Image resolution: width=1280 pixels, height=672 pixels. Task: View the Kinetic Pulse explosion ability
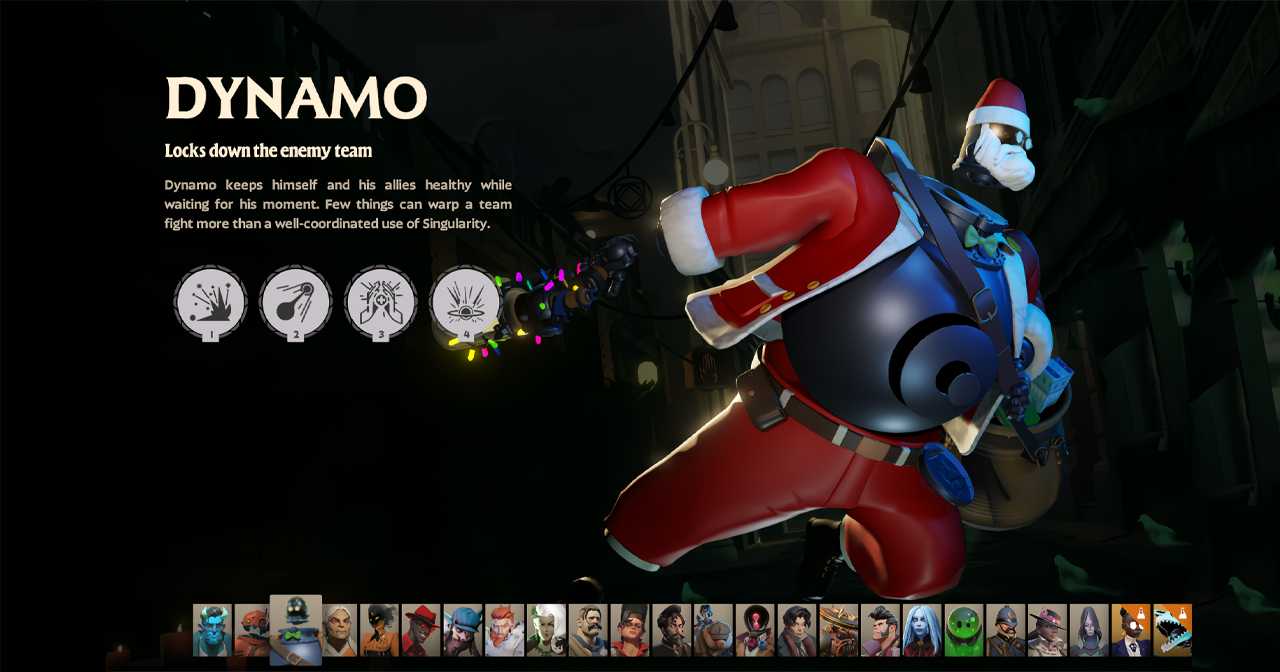tap(210, 301)
